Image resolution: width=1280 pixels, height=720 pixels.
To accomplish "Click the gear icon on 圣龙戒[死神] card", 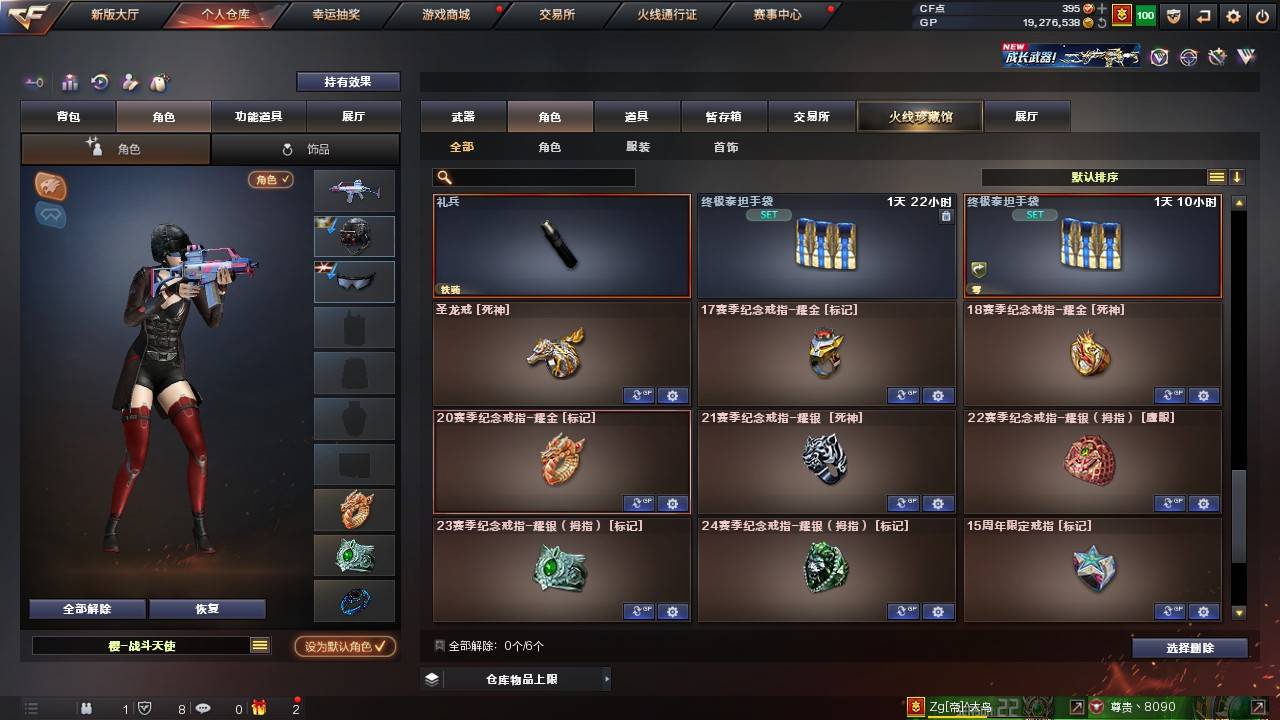I will (x=673, y=395).
